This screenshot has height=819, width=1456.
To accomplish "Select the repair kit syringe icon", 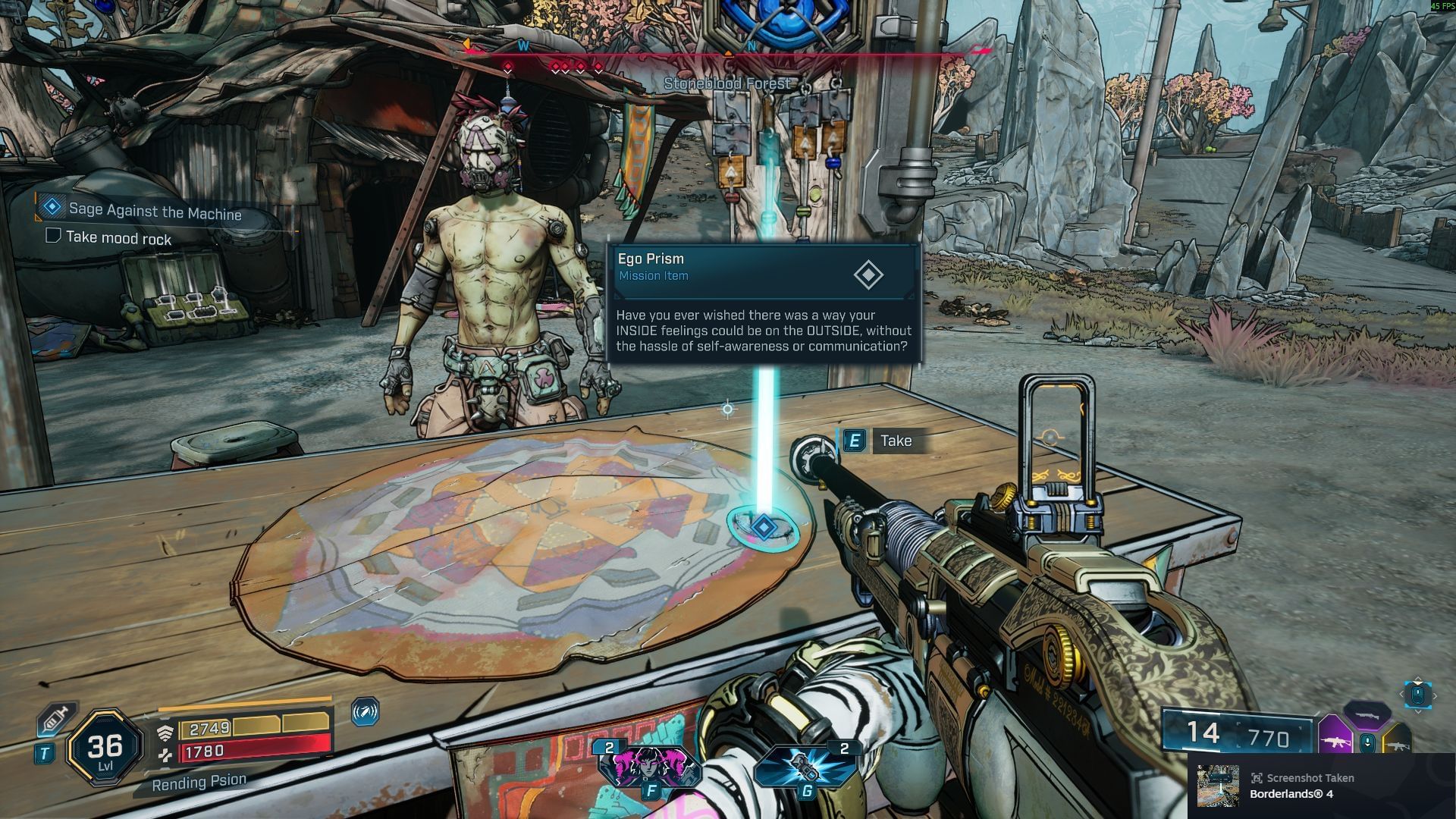I will click(58, 717).
